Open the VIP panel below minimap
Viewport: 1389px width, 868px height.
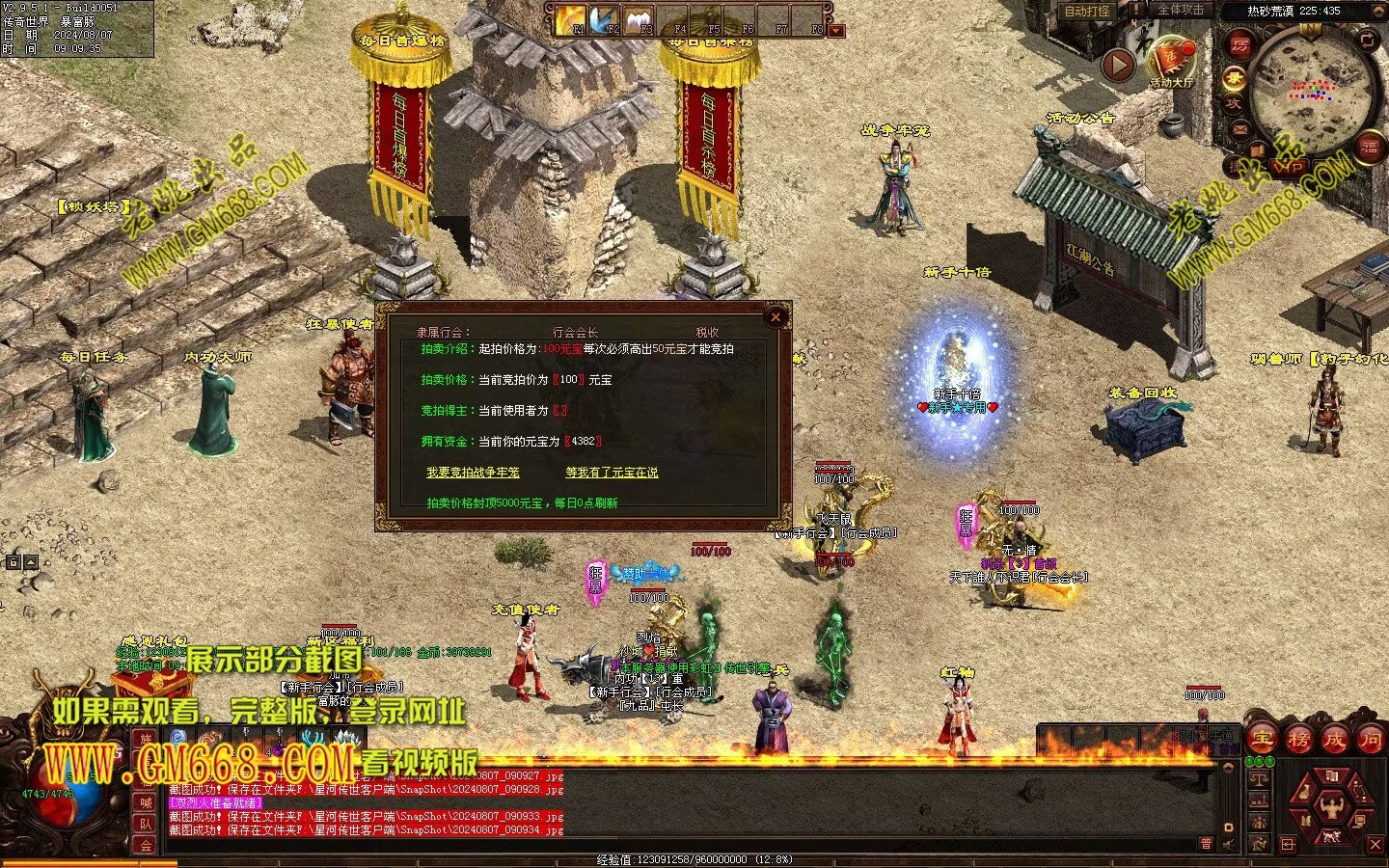[x=1290, y=168]
